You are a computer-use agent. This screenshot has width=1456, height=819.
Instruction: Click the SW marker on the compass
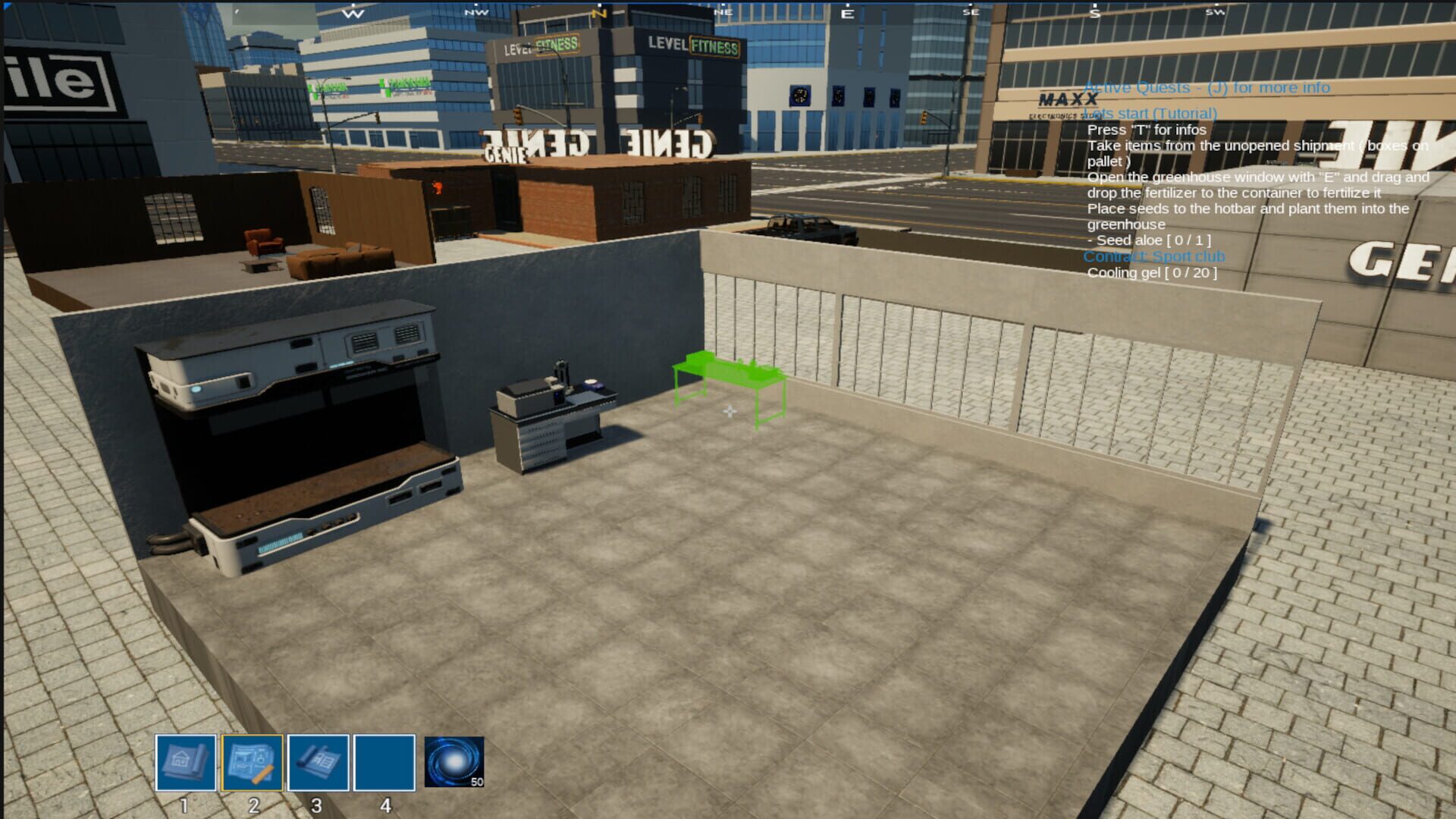[1216, 13]
